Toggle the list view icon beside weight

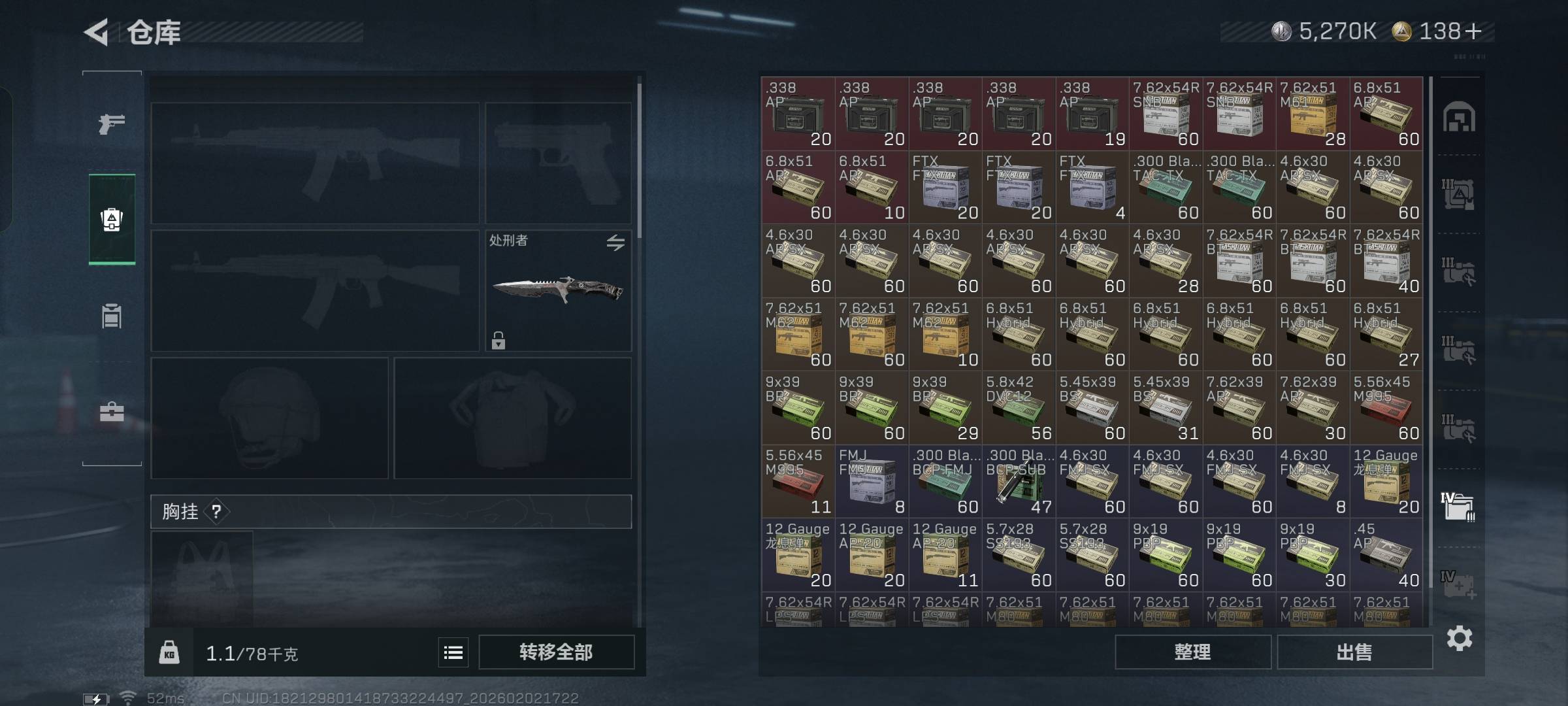[453, 652]
